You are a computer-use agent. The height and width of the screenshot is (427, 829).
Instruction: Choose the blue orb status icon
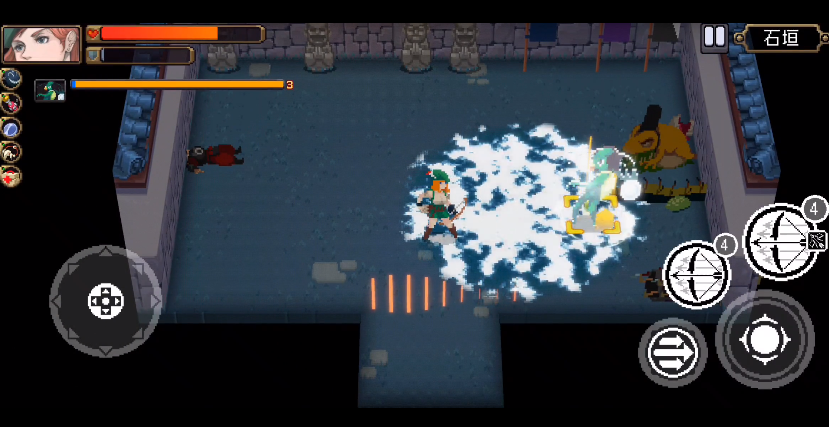pyautogui.click(x=11, y=127)
